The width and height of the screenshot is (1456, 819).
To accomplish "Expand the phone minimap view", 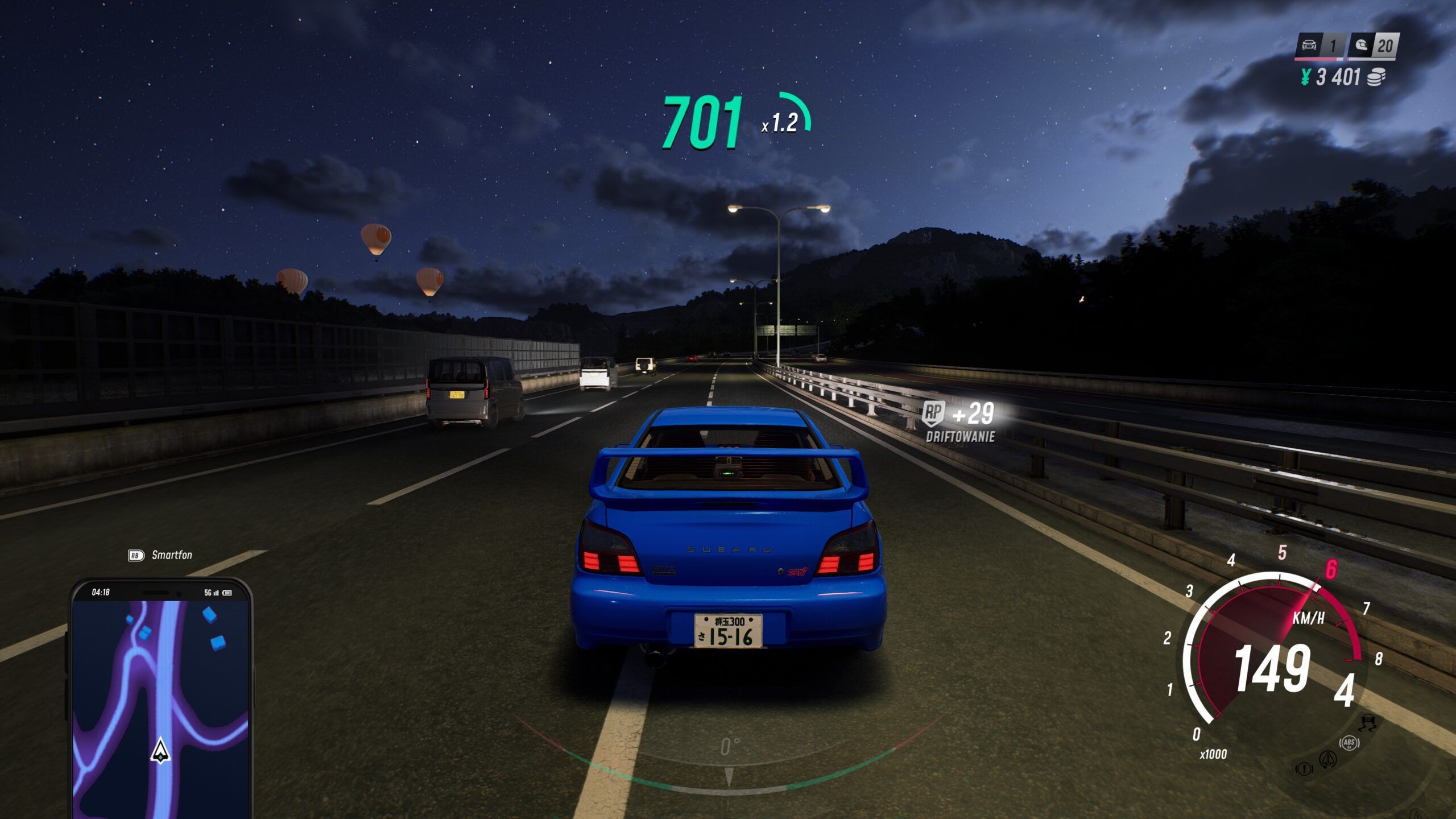I will pyautogui.click(x=161, y=700).
